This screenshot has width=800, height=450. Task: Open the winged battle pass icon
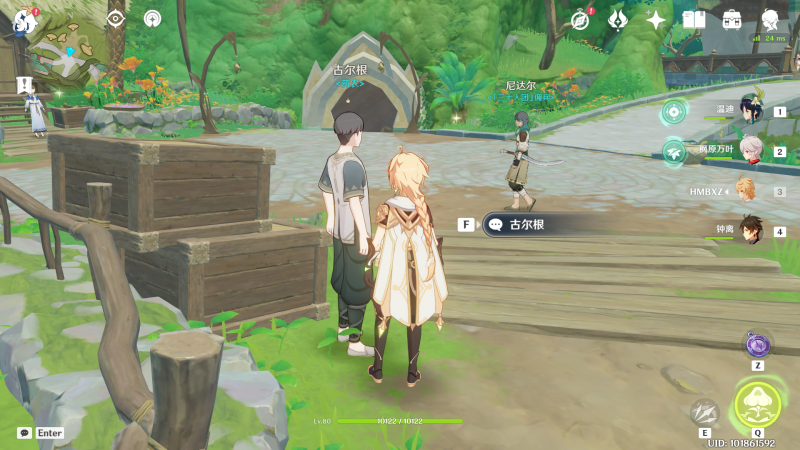pyautogui.click(x=618, y=20)
